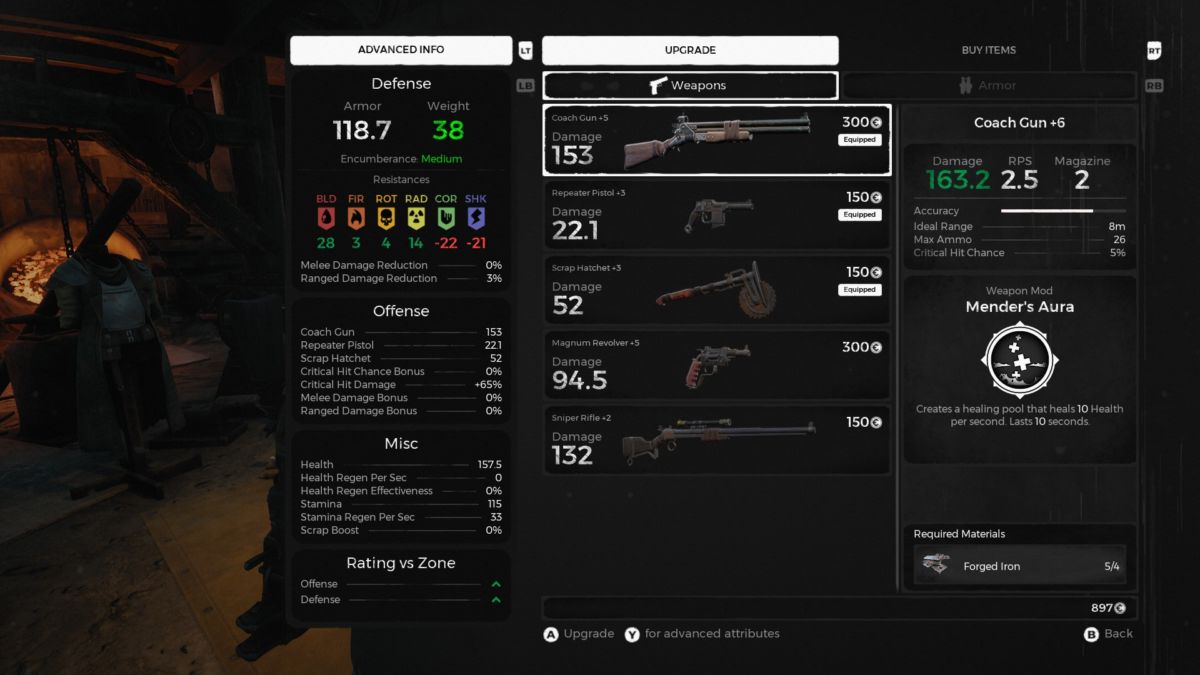The image size is (1200, 675).
Task: Select the Upgrade tab
Action: coord(690,50)
